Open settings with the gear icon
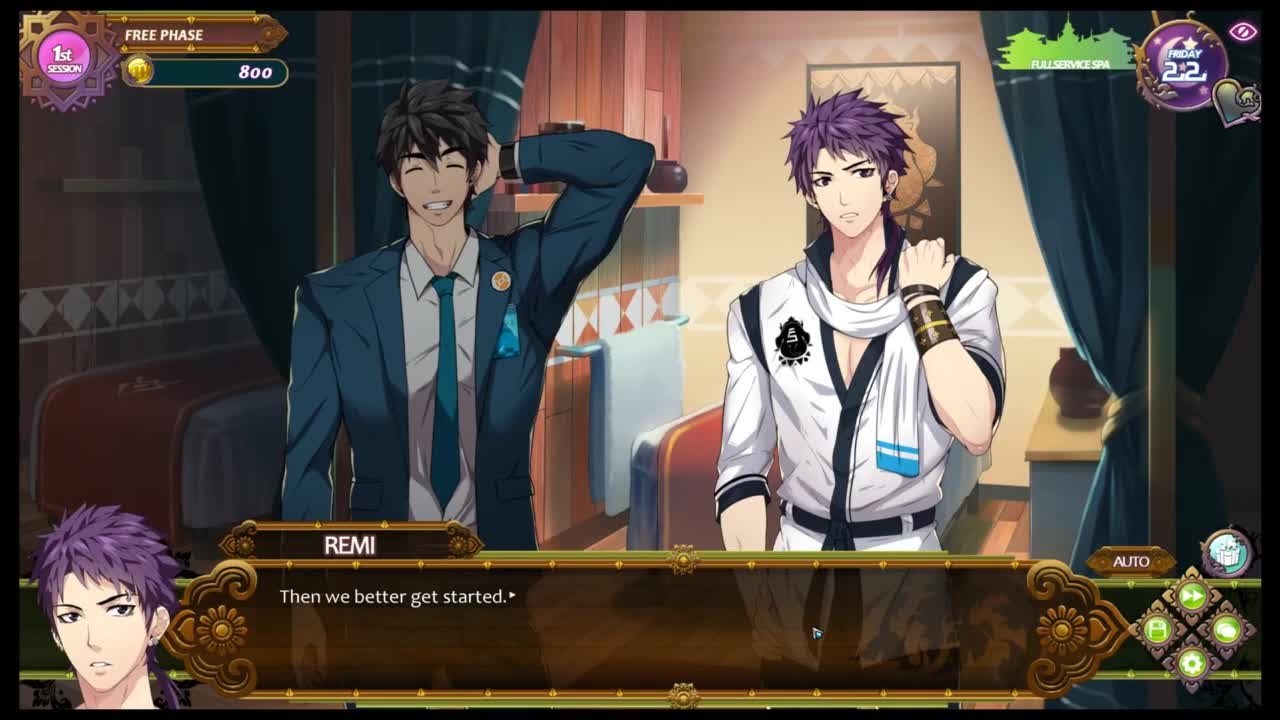 (x=1192, y=662)
